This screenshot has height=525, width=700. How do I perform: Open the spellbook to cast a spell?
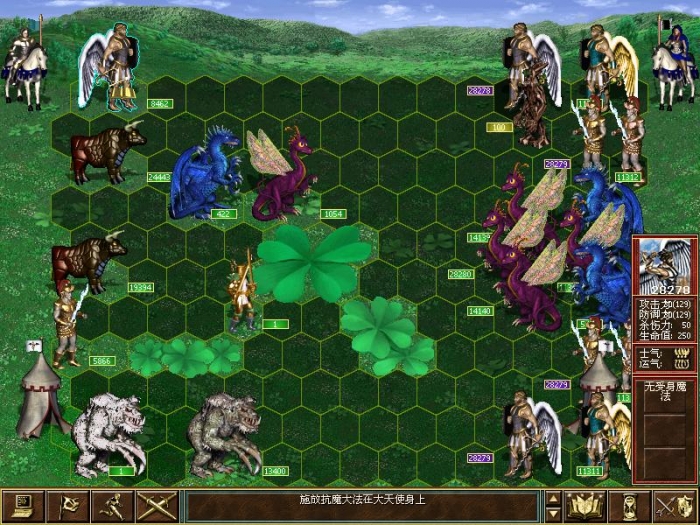[584, 506]
